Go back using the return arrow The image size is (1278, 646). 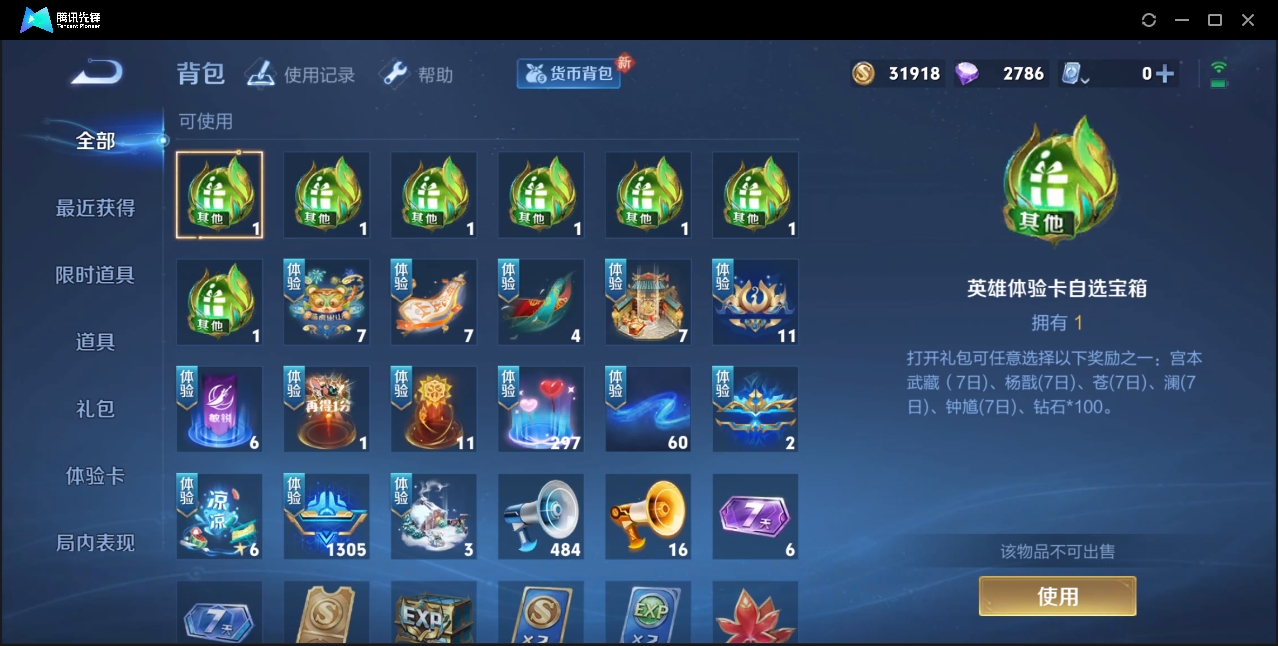97,73
